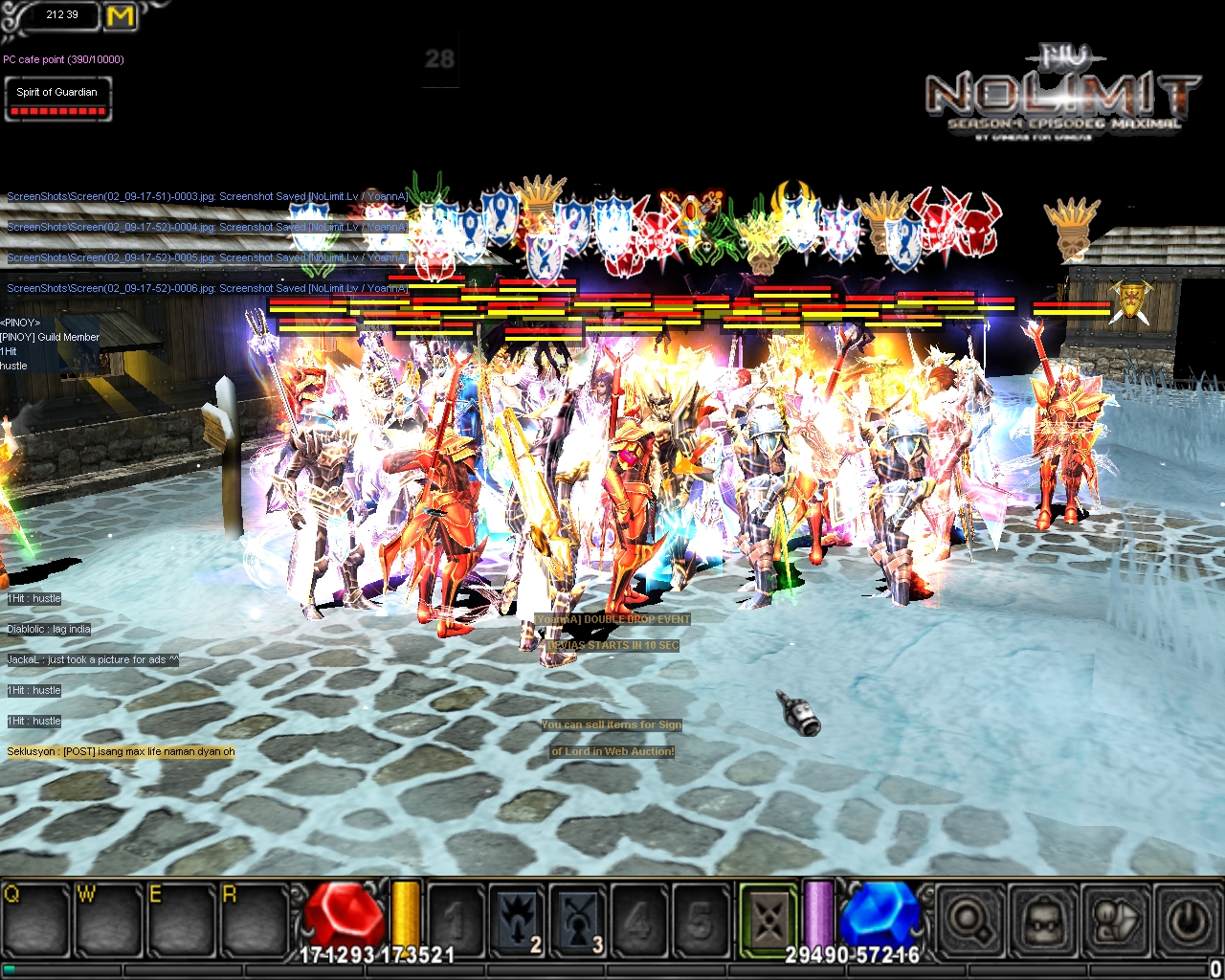Click Seklusyon's POST chat message
Screen dimensions: 1225x980
[121, 751]
